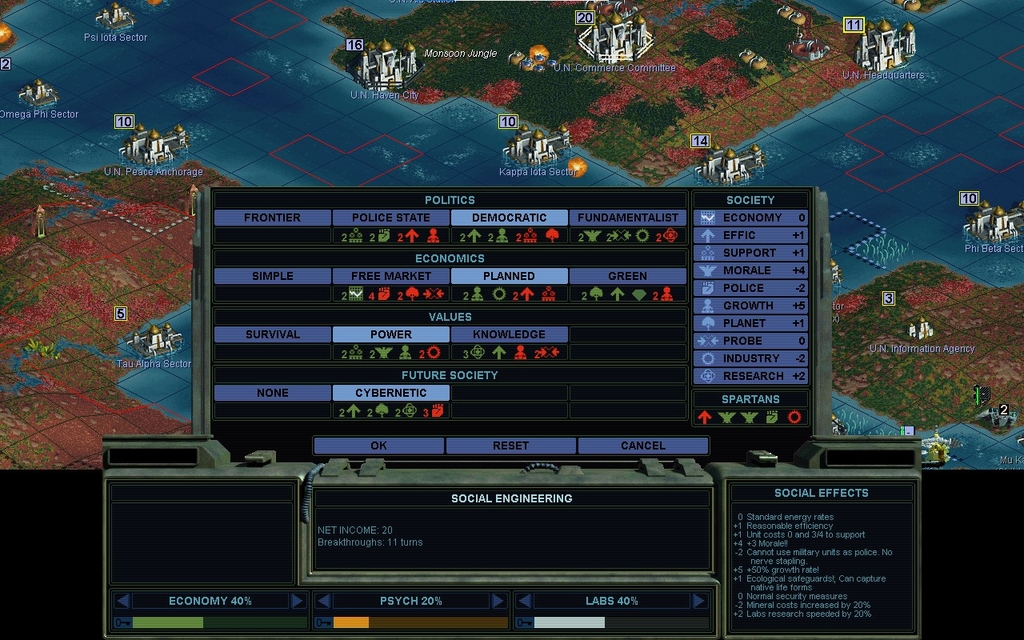Increase the Economy allocation with right arrow
This screenshot has width=1024, height=640.
pyautogui.click(x=297, y=601)
